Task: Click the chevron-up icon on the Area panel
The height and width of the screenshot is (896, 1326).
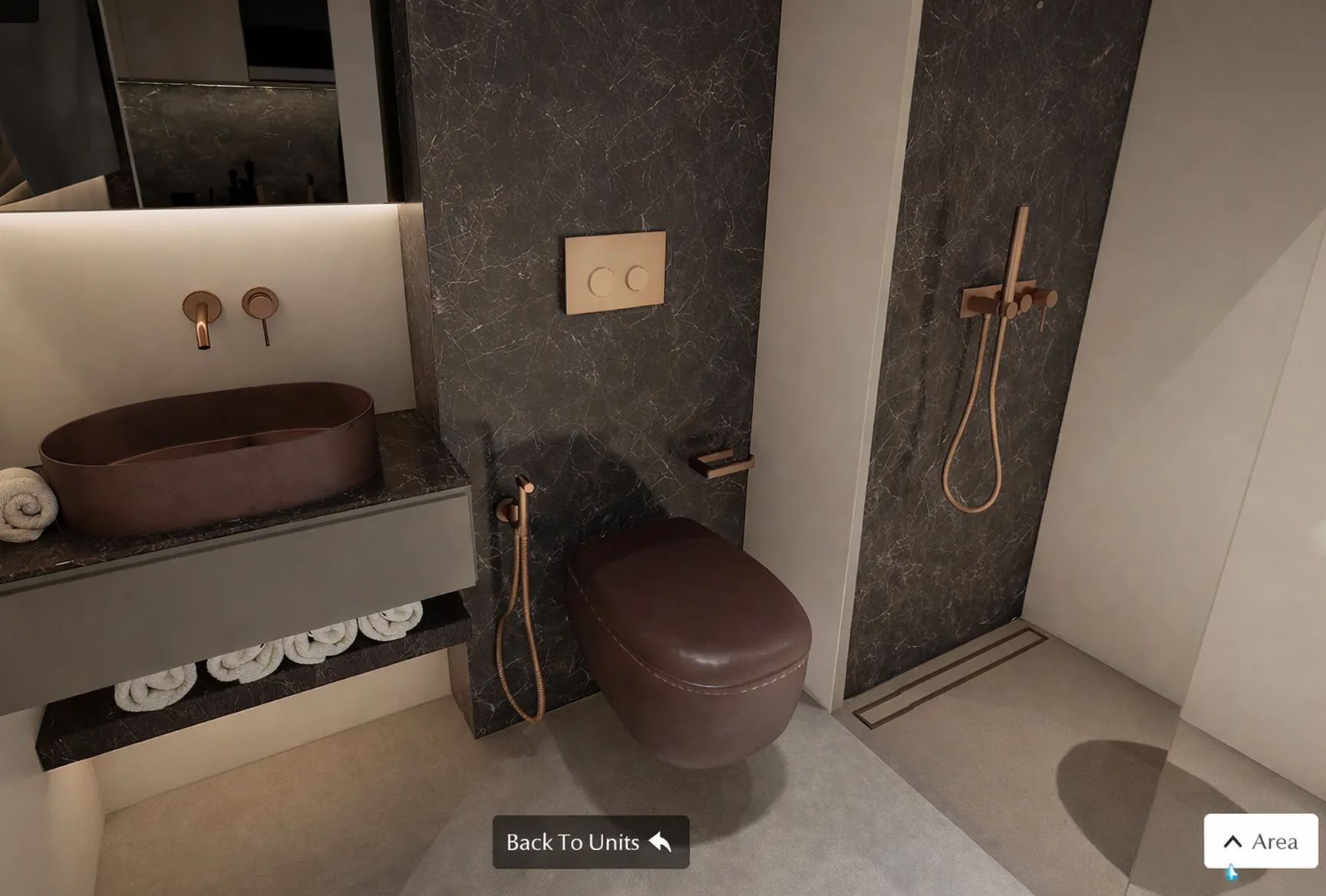Action: [x=1235, y=840]
